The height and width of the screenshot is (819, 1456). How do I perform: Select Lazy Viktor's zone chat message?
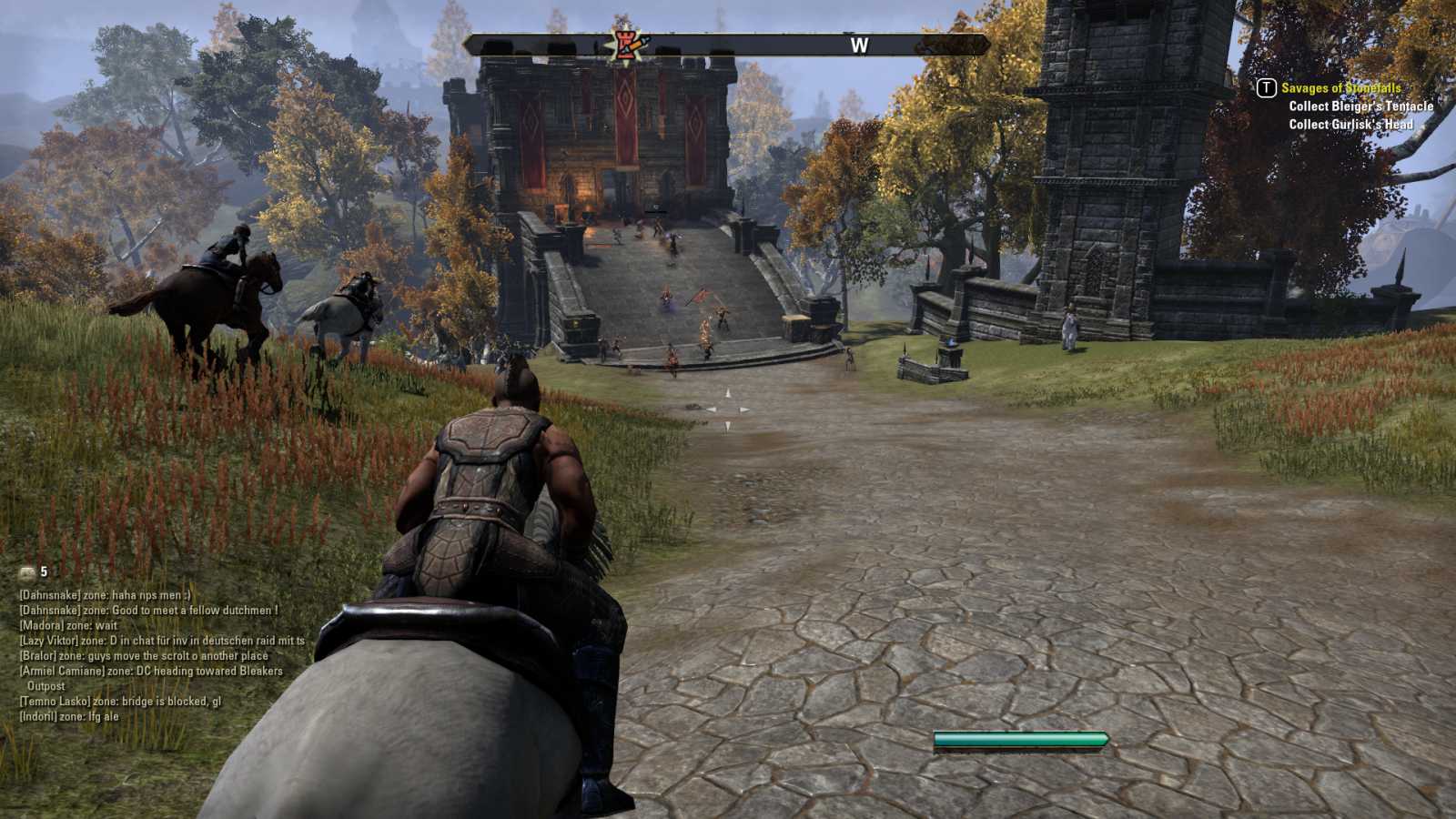[162, 641]
